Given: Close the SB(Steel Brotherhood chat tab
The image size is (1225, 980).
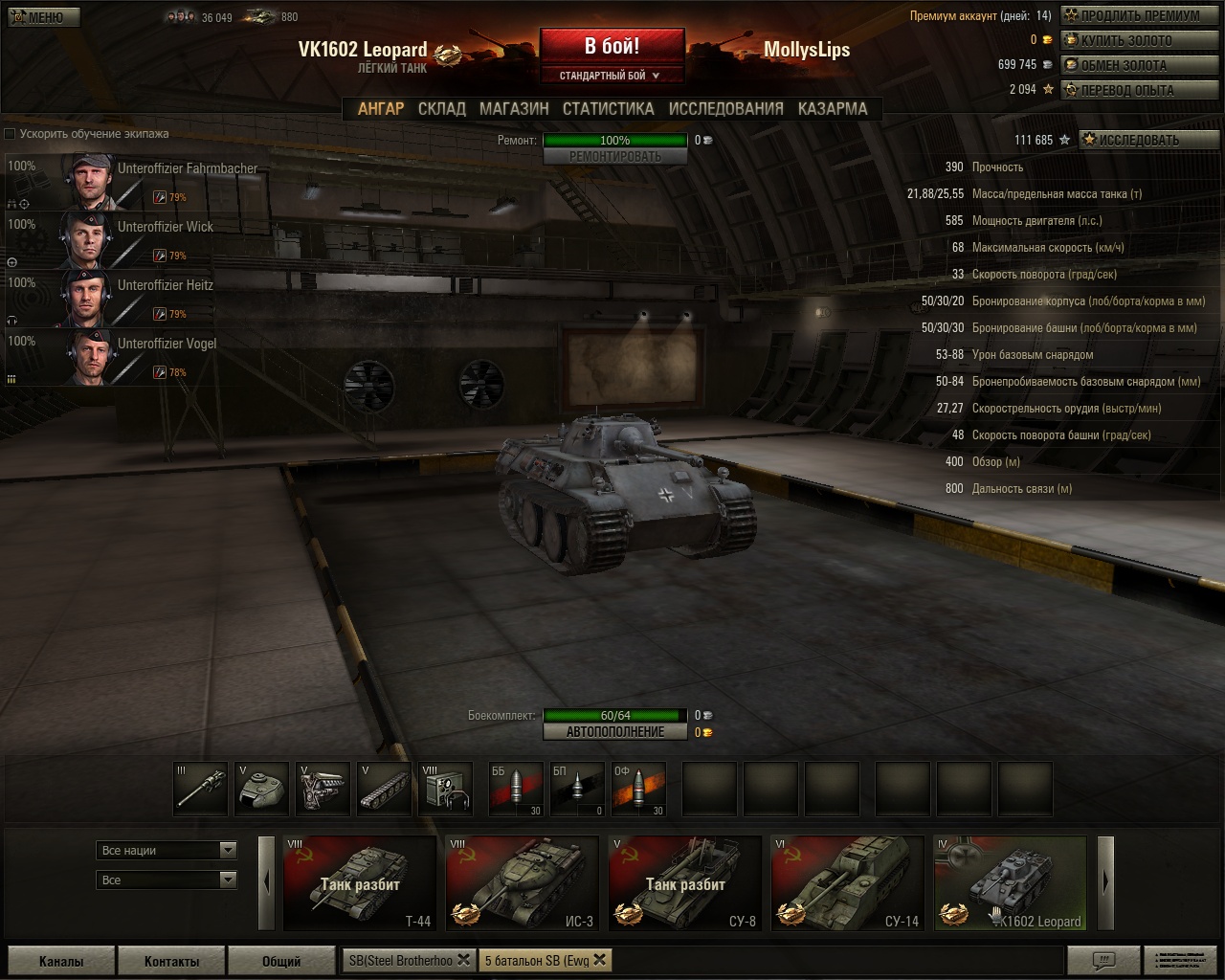Looking at the screenshot, I should click(x=463, y=960).
